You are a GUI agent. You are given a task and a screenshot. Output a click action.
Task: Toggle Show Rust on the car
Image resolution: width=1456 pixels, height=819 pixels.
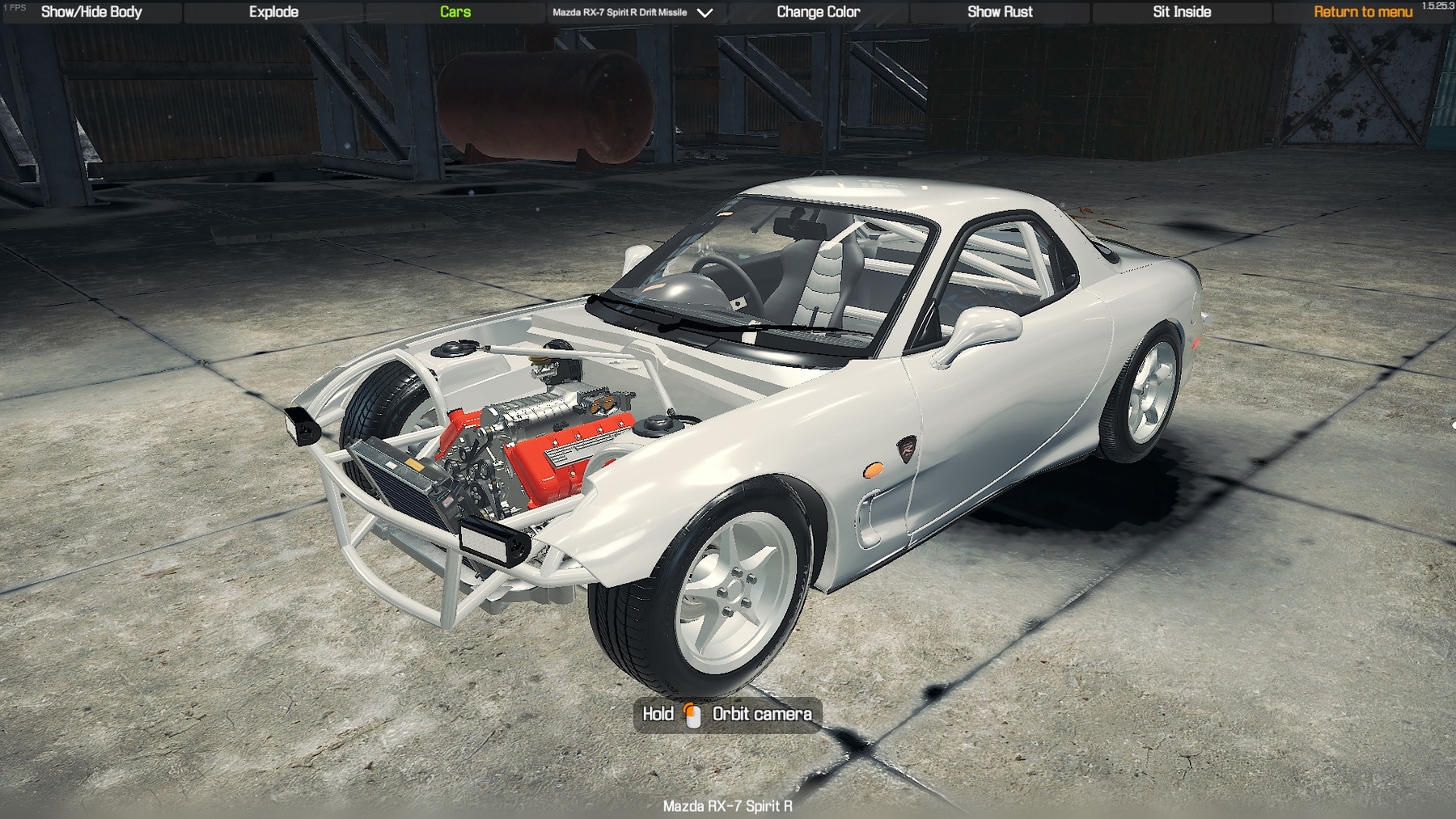pos(1000,12)
